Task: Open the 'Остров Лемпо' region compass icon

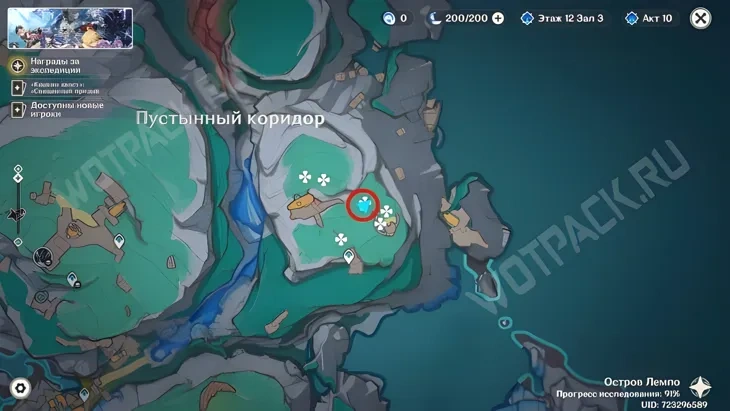Action: pos(700,388)
